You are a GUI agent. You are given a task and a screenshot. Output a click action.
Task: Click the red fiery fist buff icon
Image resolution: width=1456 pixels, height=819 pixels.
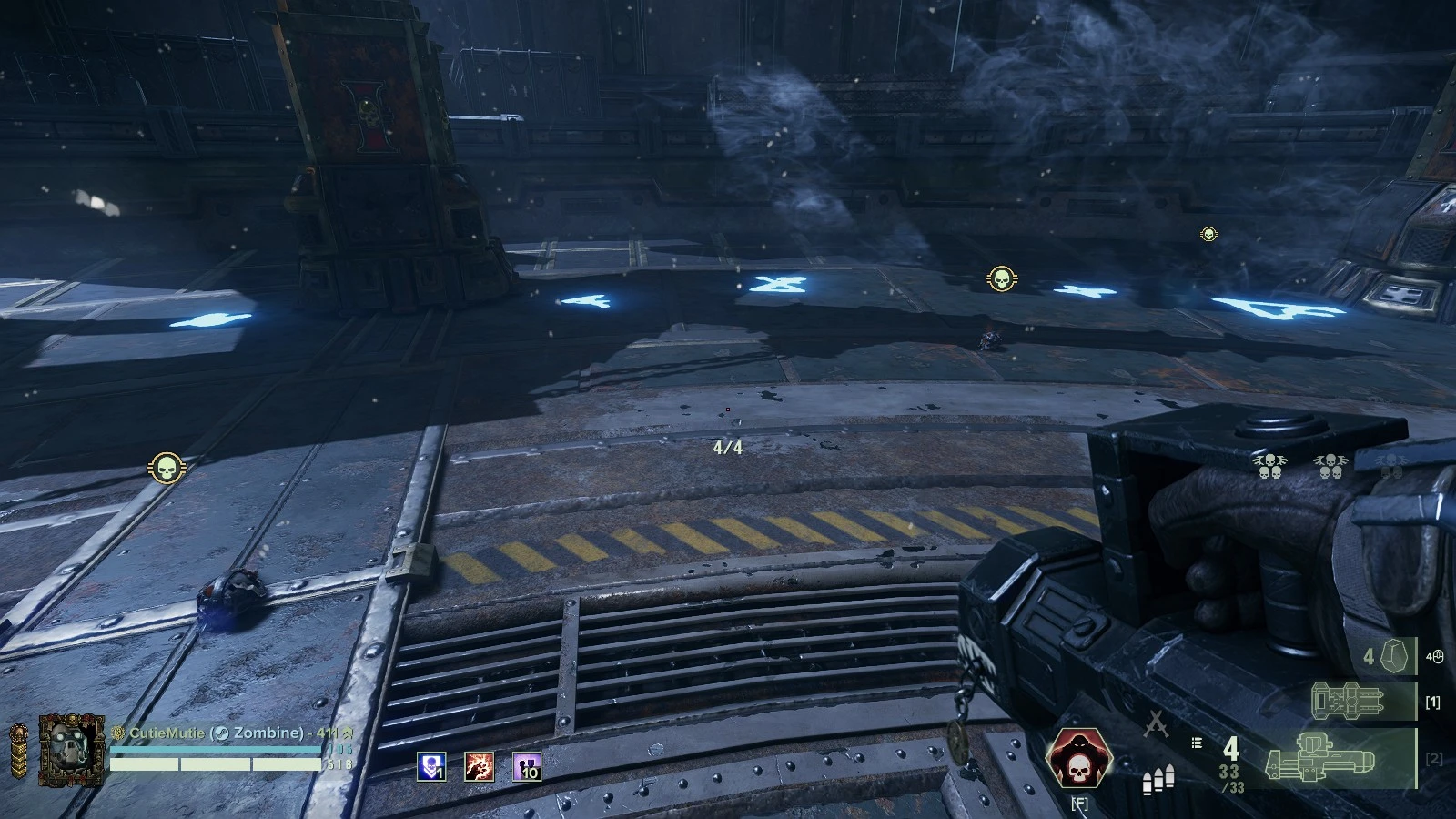(x=480, y=767)
